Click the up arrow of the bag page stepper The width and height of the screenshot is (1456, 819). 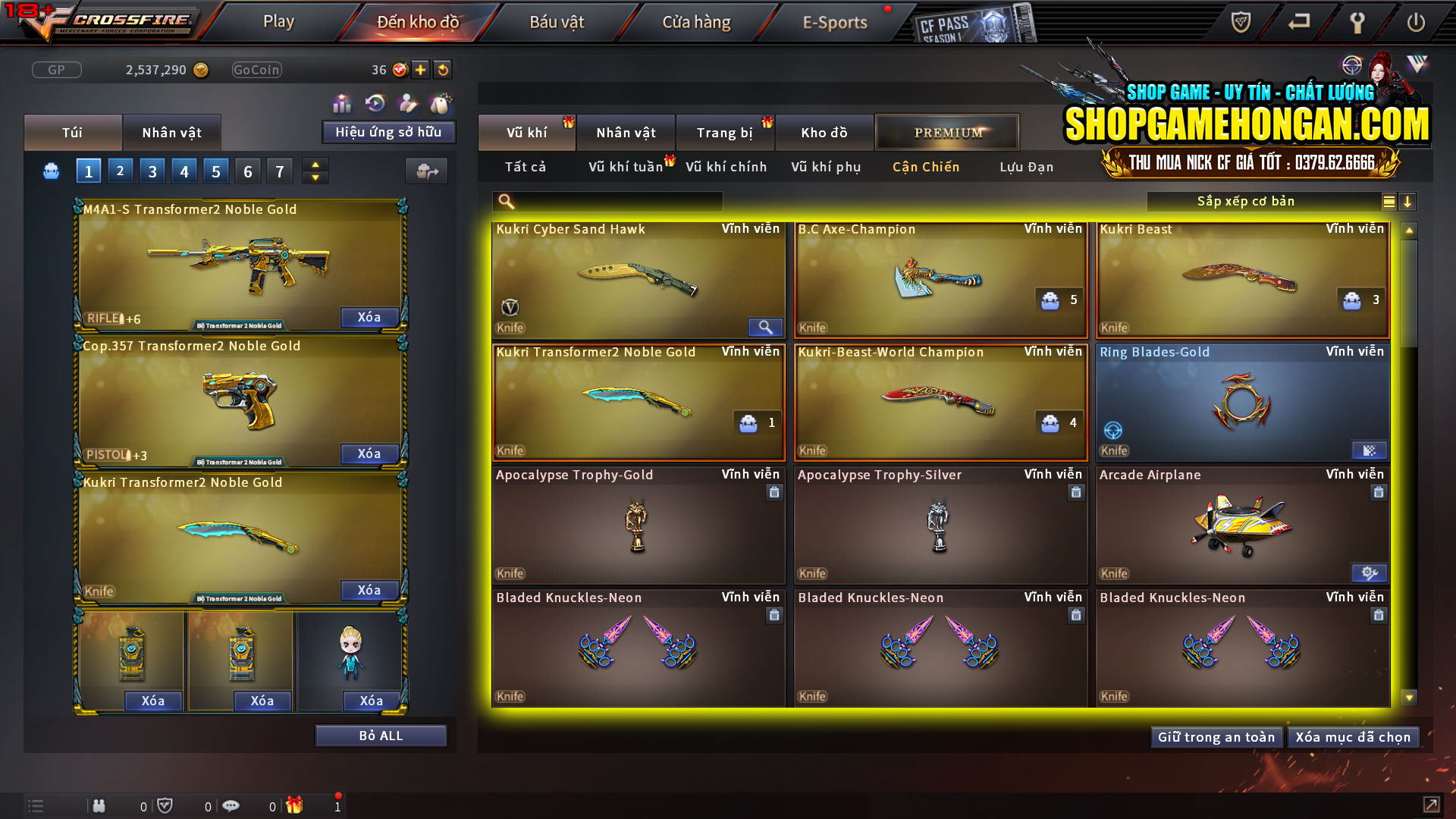coord(315,165)
